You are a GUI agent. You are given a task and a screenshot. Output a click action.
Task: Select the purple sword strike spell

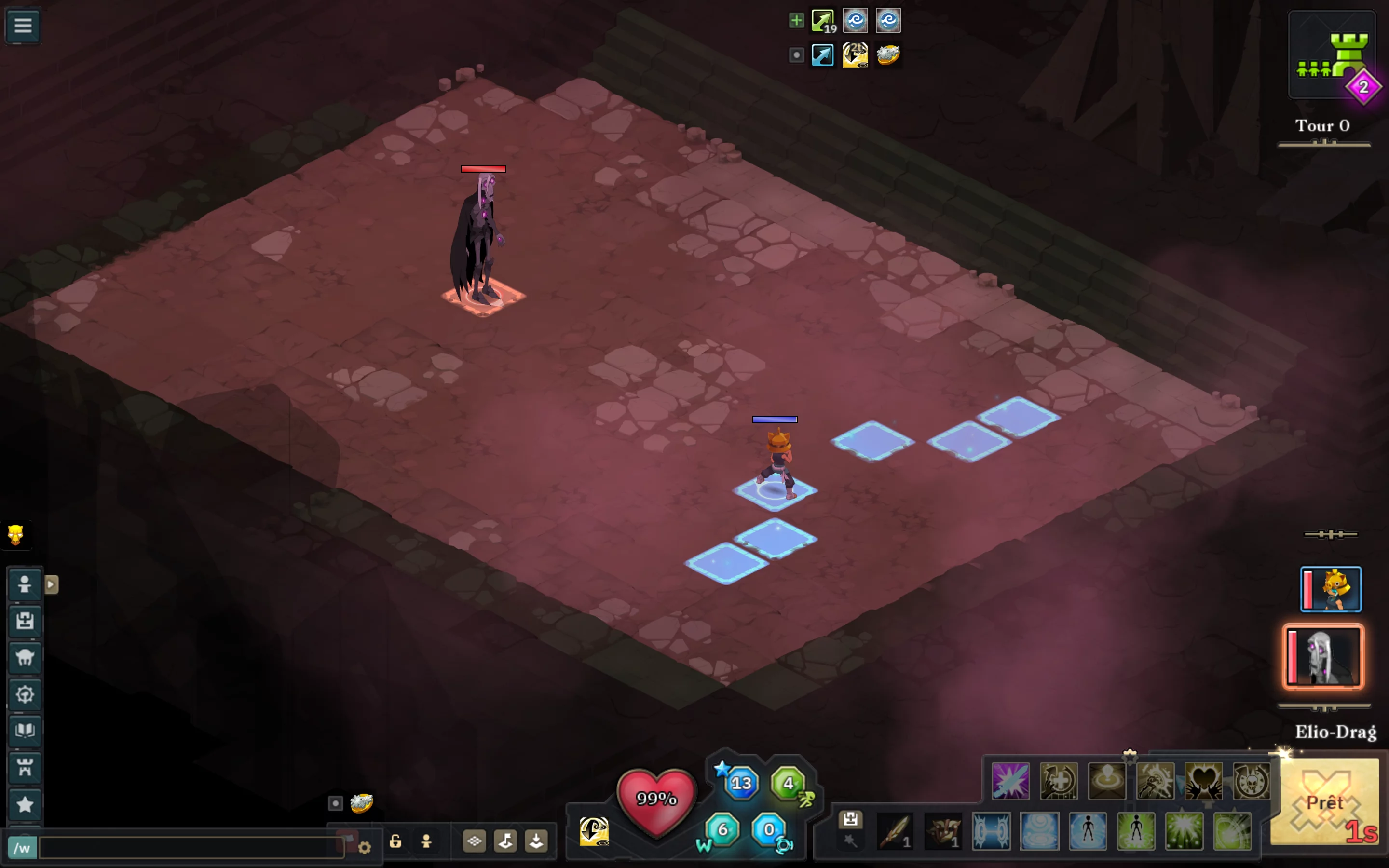click(1010, 781)
